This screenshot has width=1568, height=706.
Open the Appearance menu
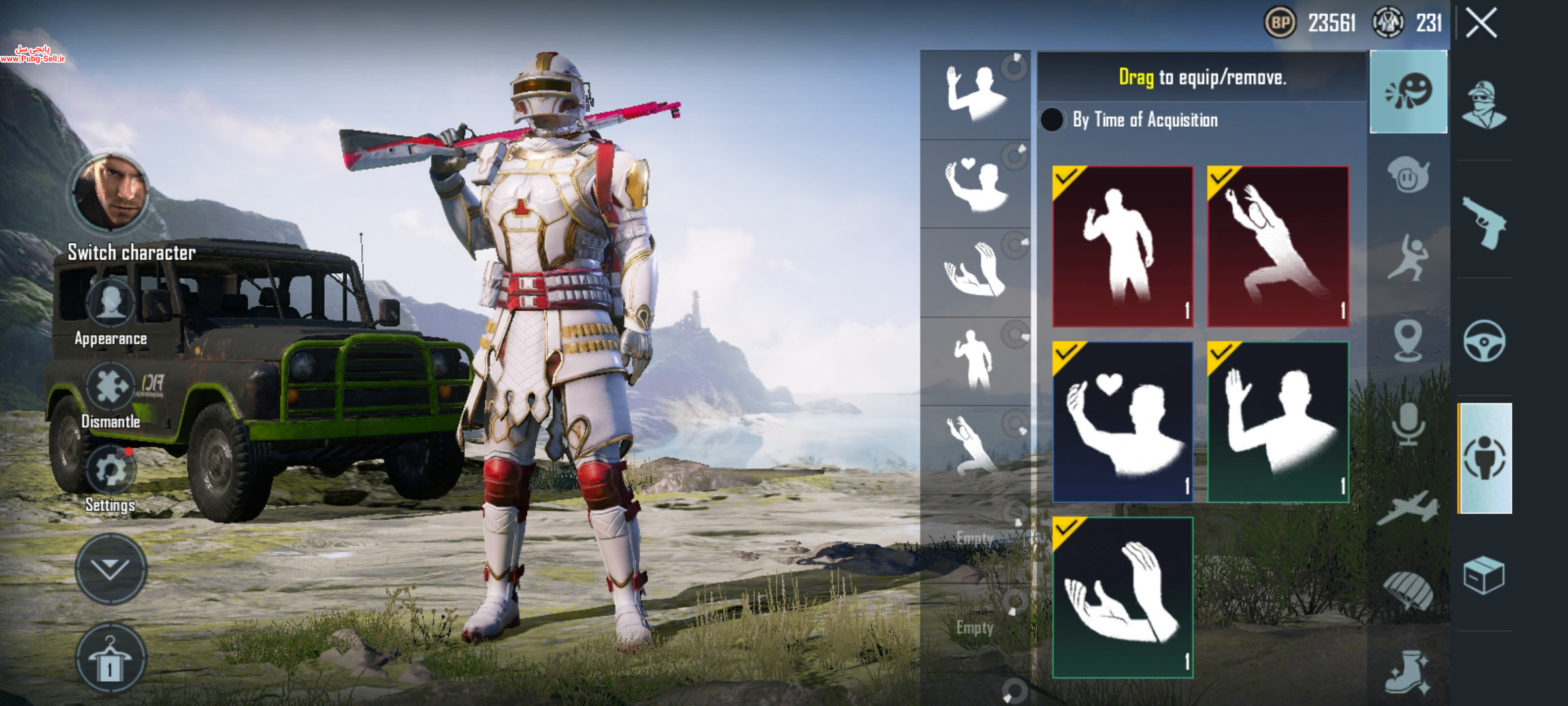click(110, 305)
